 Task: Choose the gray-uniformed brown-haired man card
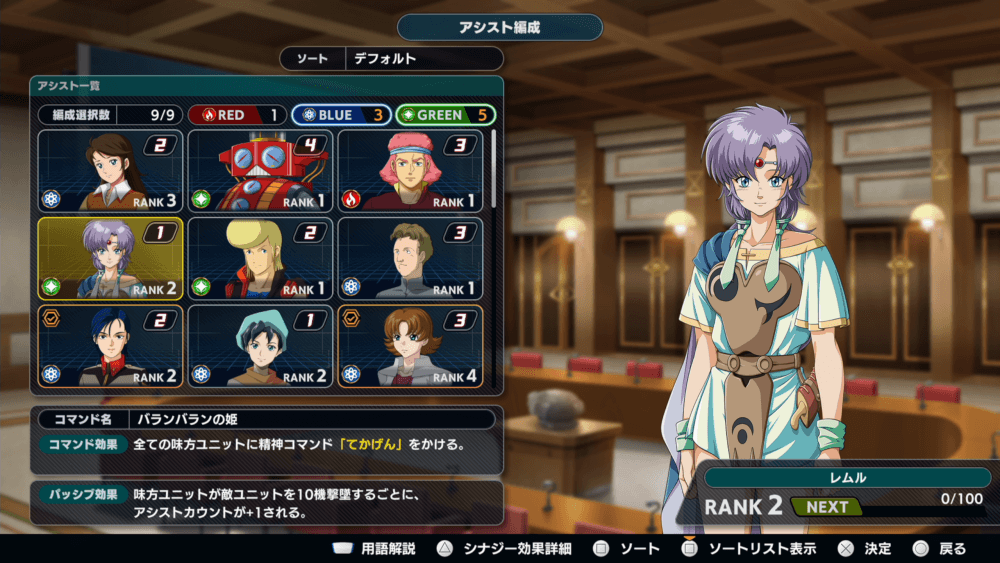click(411, 258)
